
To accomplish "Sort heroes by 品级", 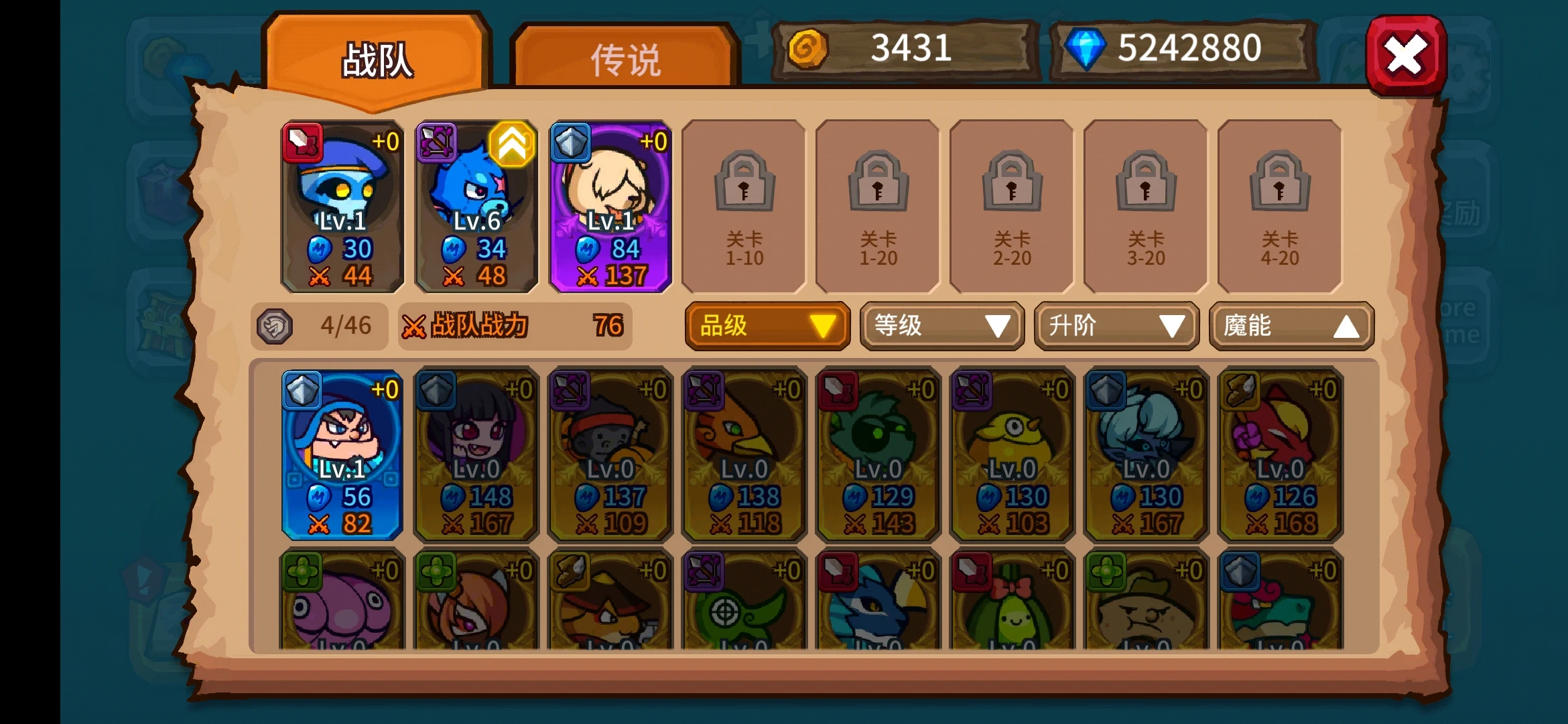I will [767, 326].
